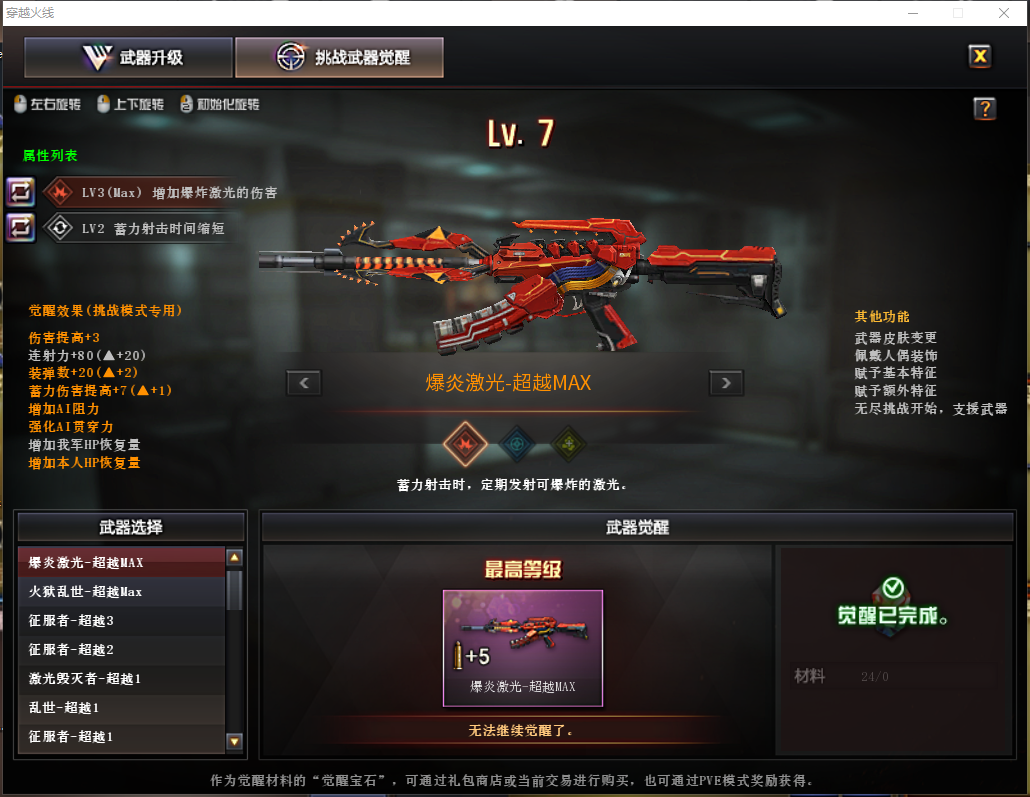This screenshot has width=1030, height=797.
Task: Open the question mark help button
Action: (984, 109)
